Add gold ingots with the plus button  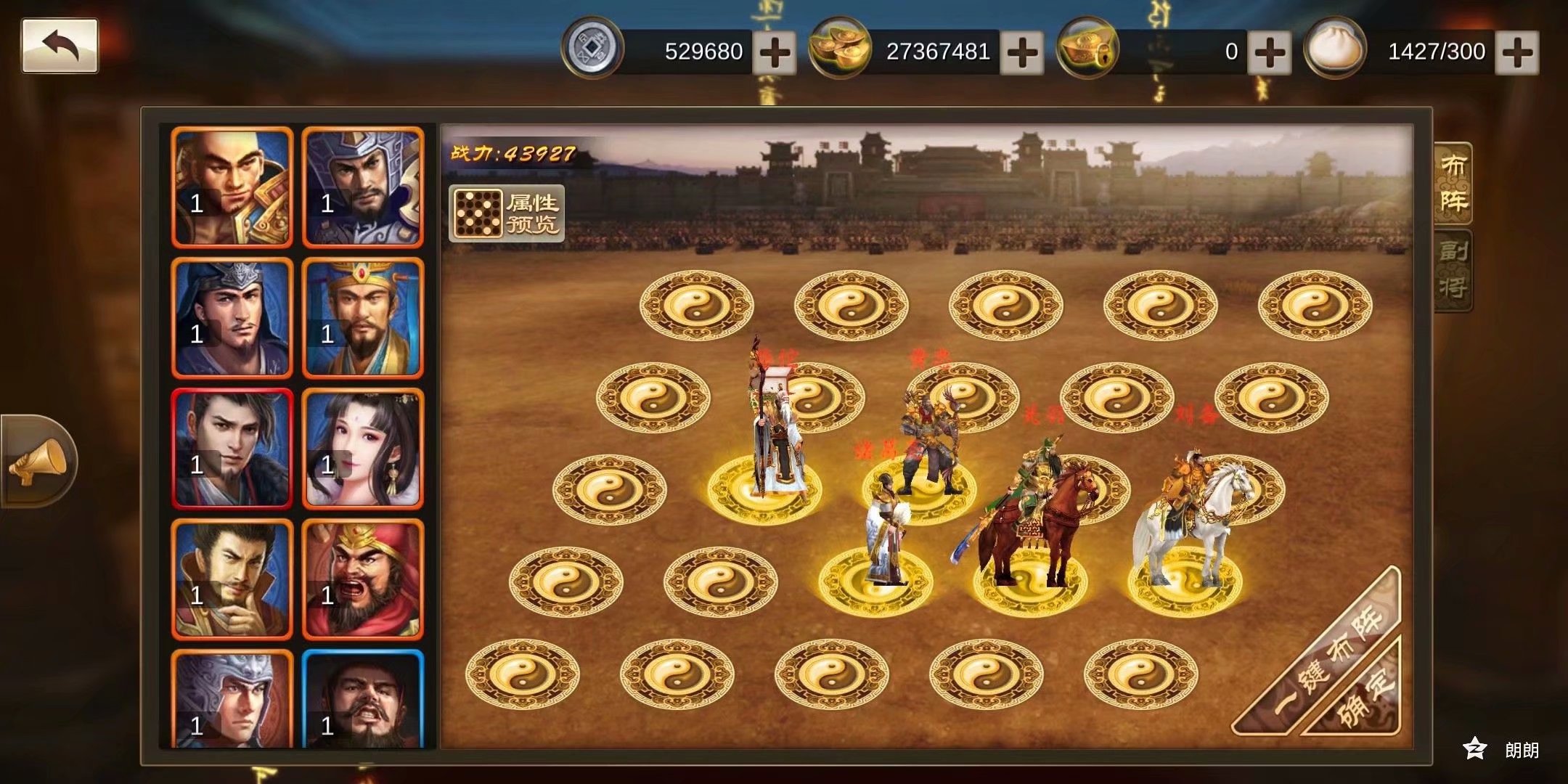point(1021,52)
